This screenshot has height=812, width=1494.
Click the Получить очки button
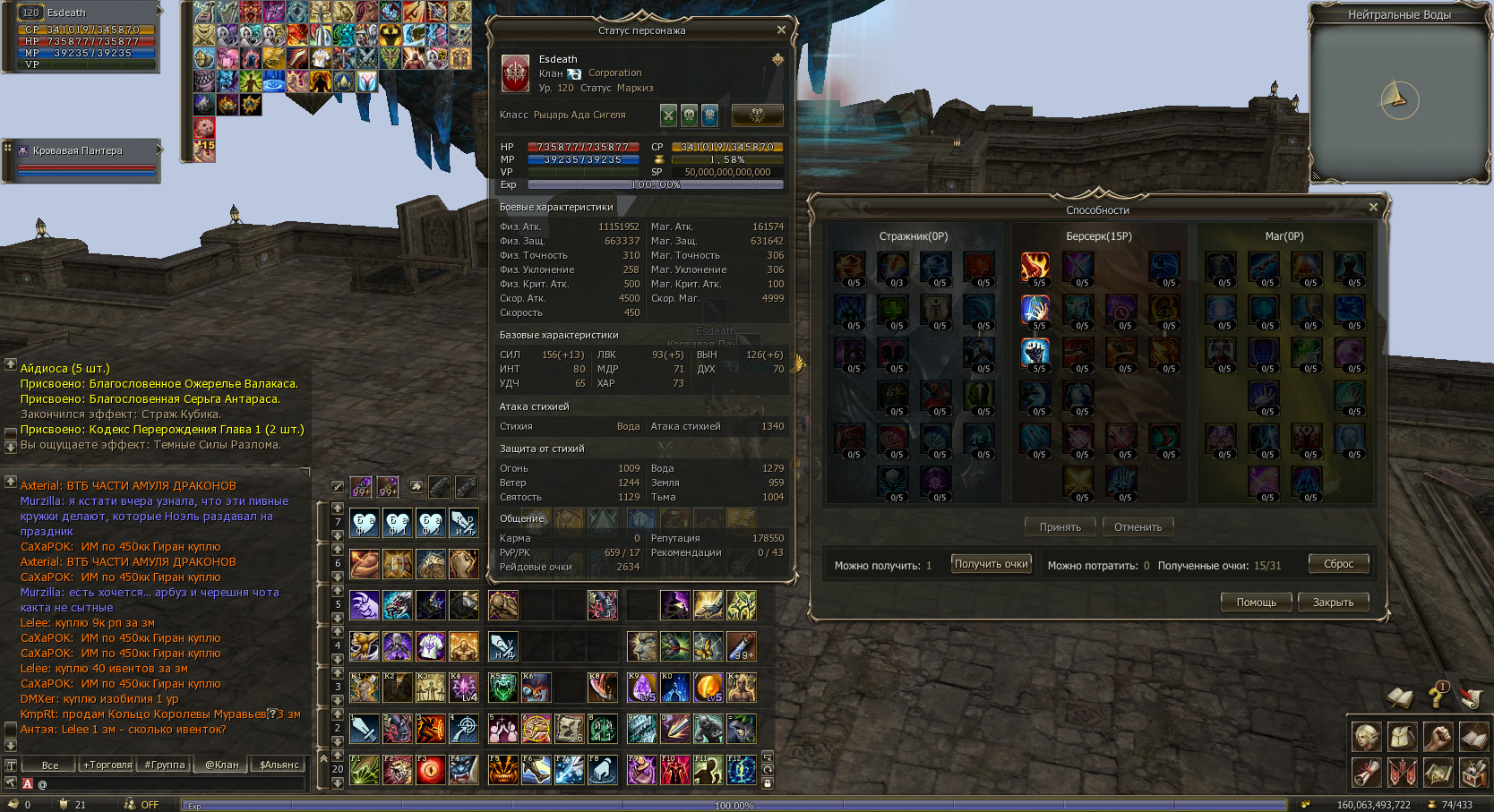[x=991, y=564]
